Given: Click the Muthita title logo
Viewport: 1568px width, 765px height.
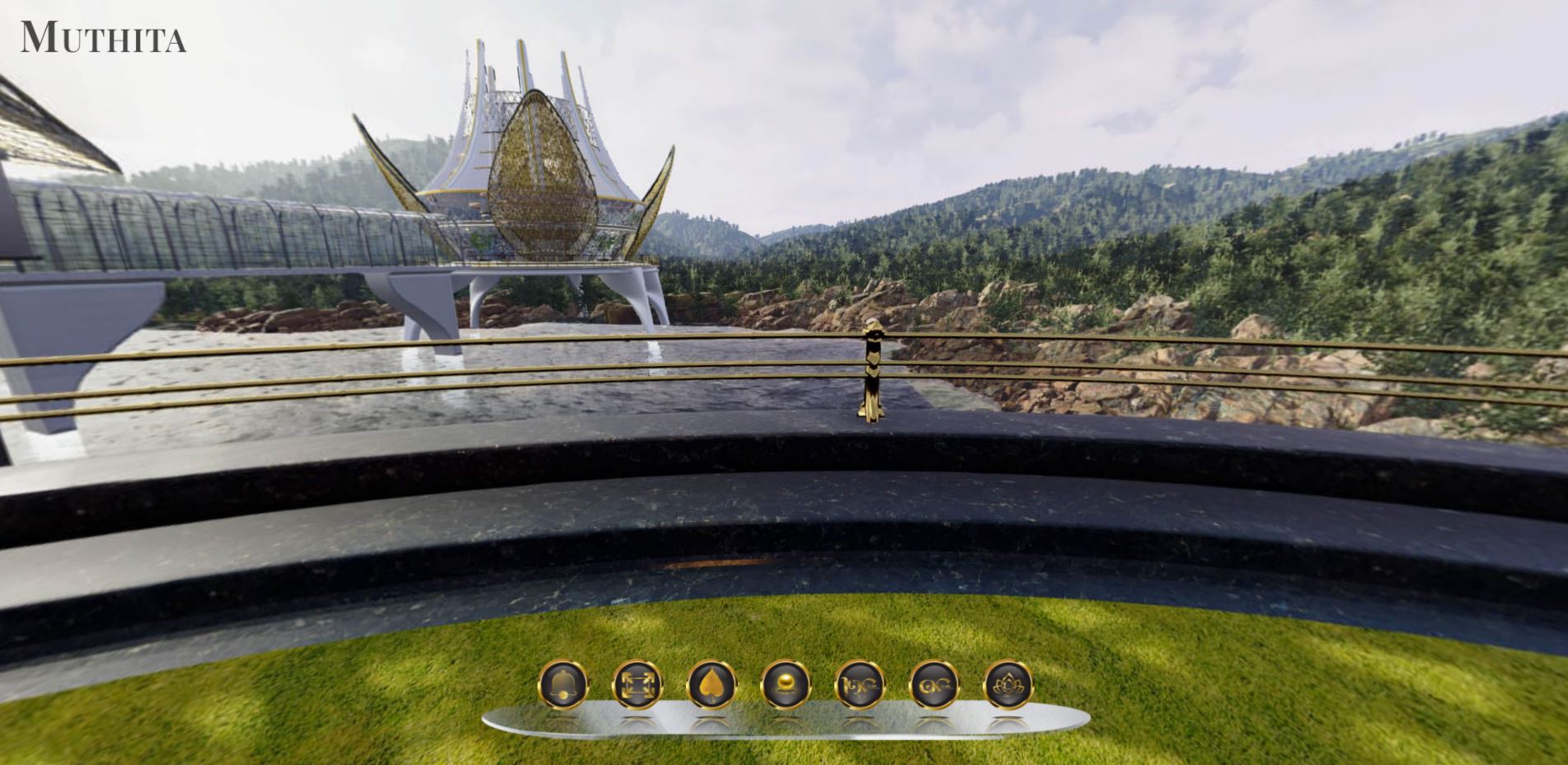Looking at the screenshot, I should coord(103,38).
